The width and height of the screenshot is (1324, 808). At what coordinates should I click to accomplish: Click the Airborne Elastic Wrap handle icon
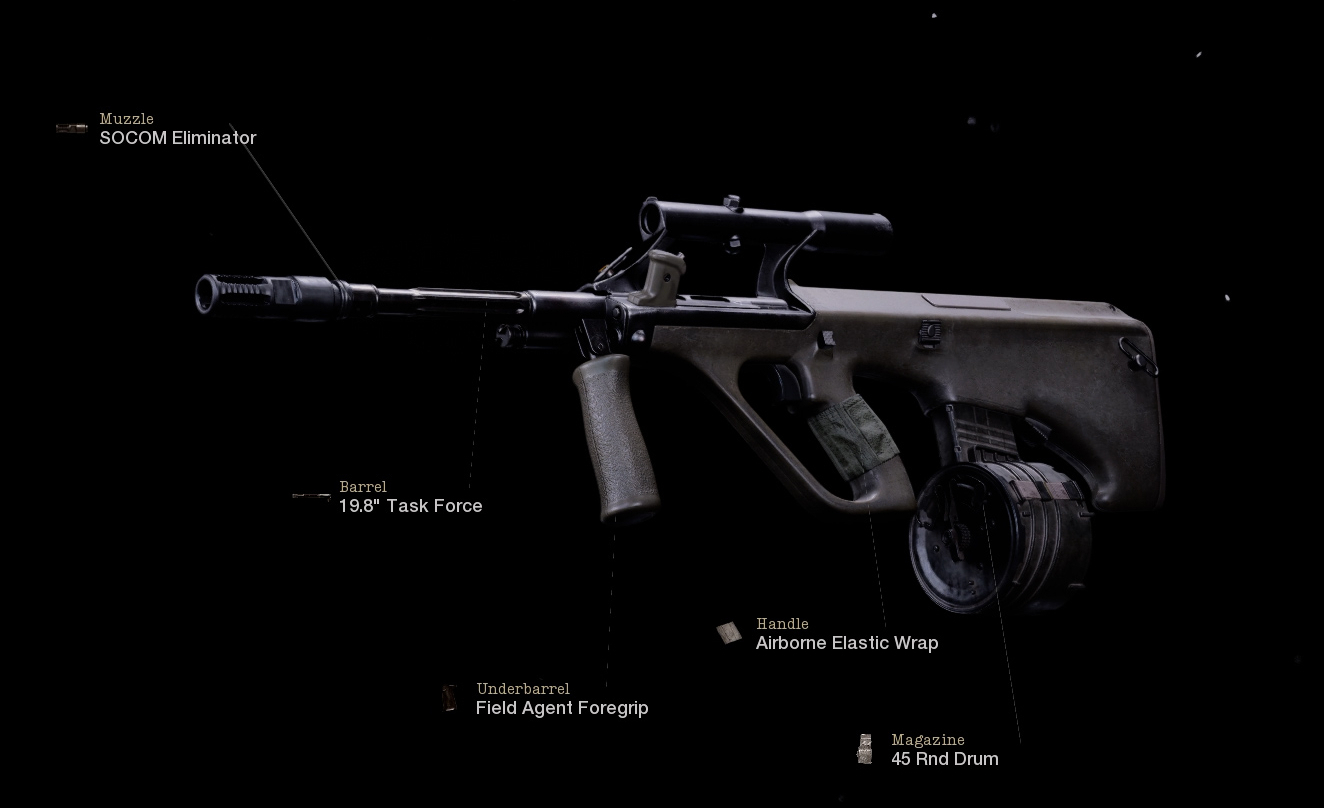click(729, 632)
